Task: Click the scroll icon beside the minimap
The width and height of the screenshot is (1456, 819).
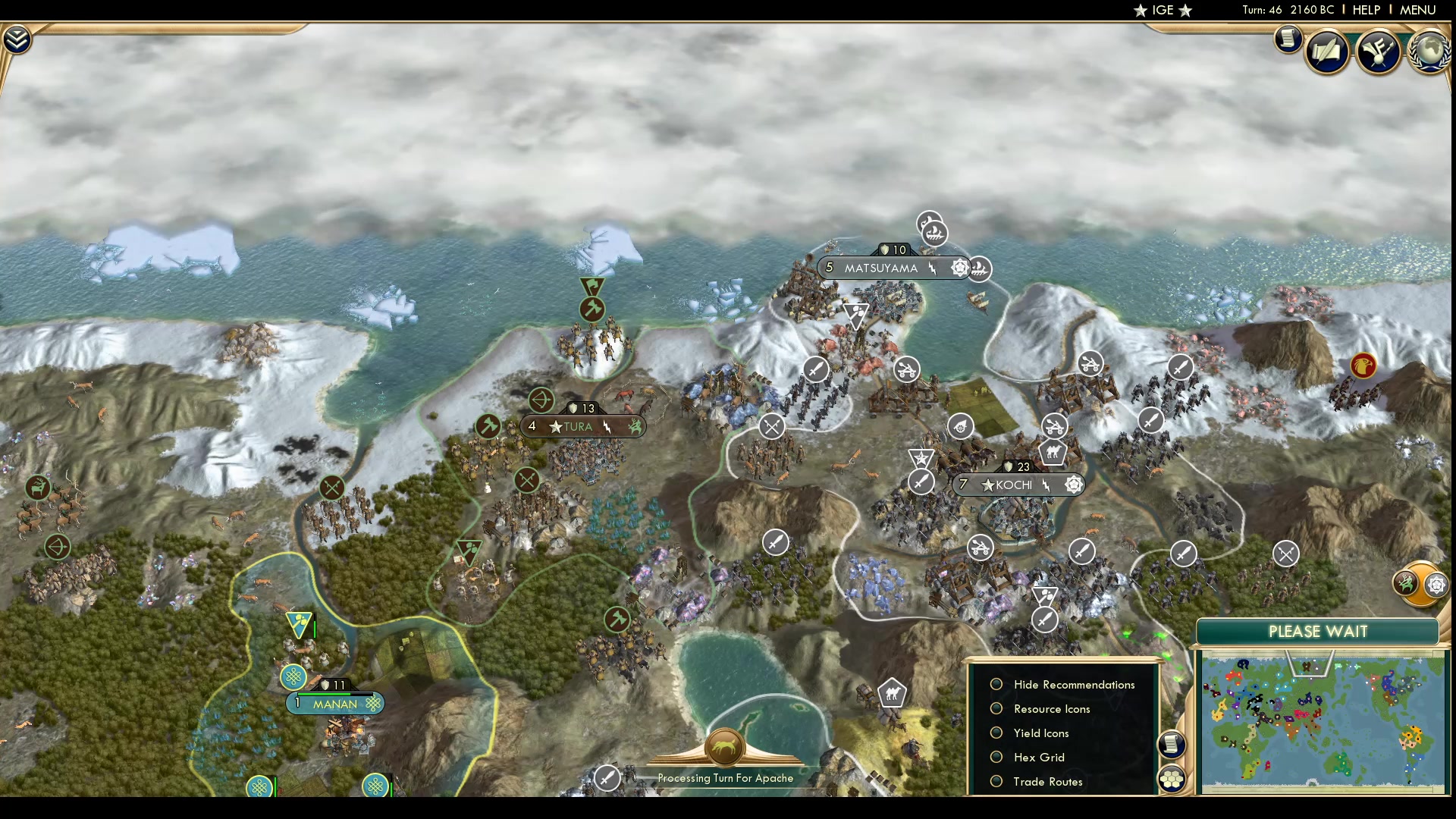Action: (x=1172, y=745)
